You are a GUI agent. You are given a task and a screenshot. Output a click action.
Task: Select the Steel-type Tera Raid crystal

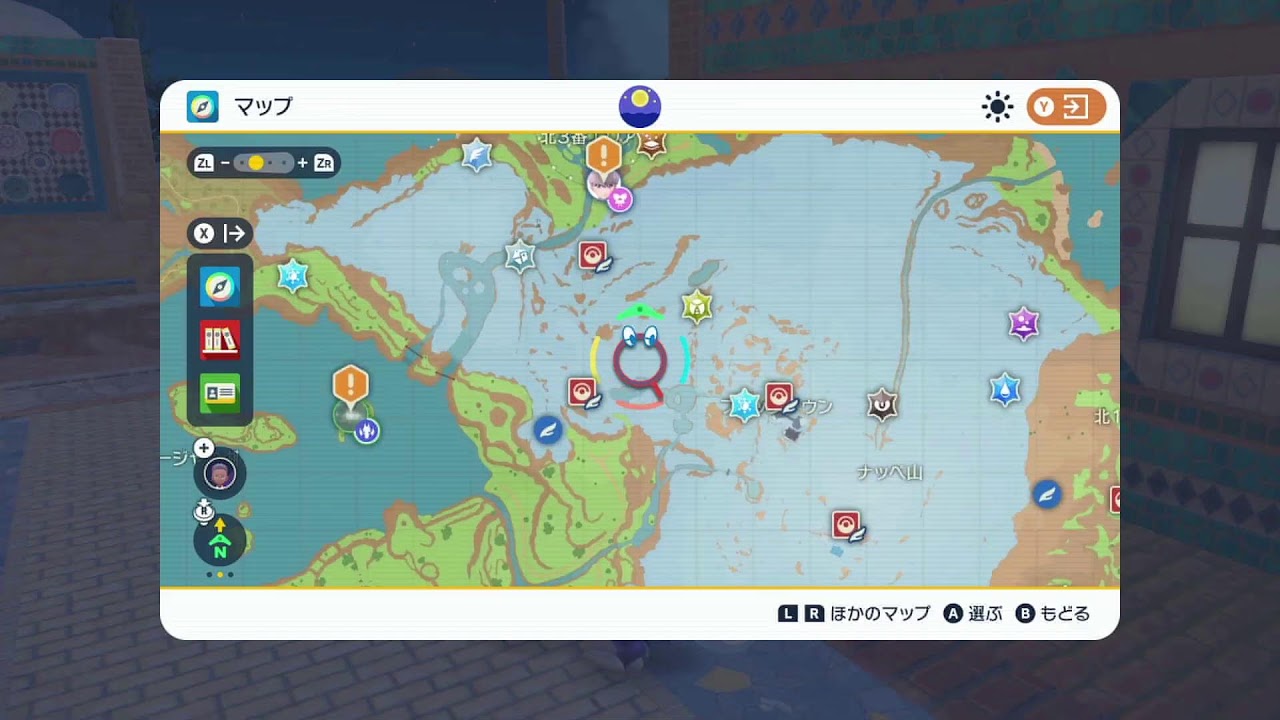pyautogui.click(x=520, y=256)
